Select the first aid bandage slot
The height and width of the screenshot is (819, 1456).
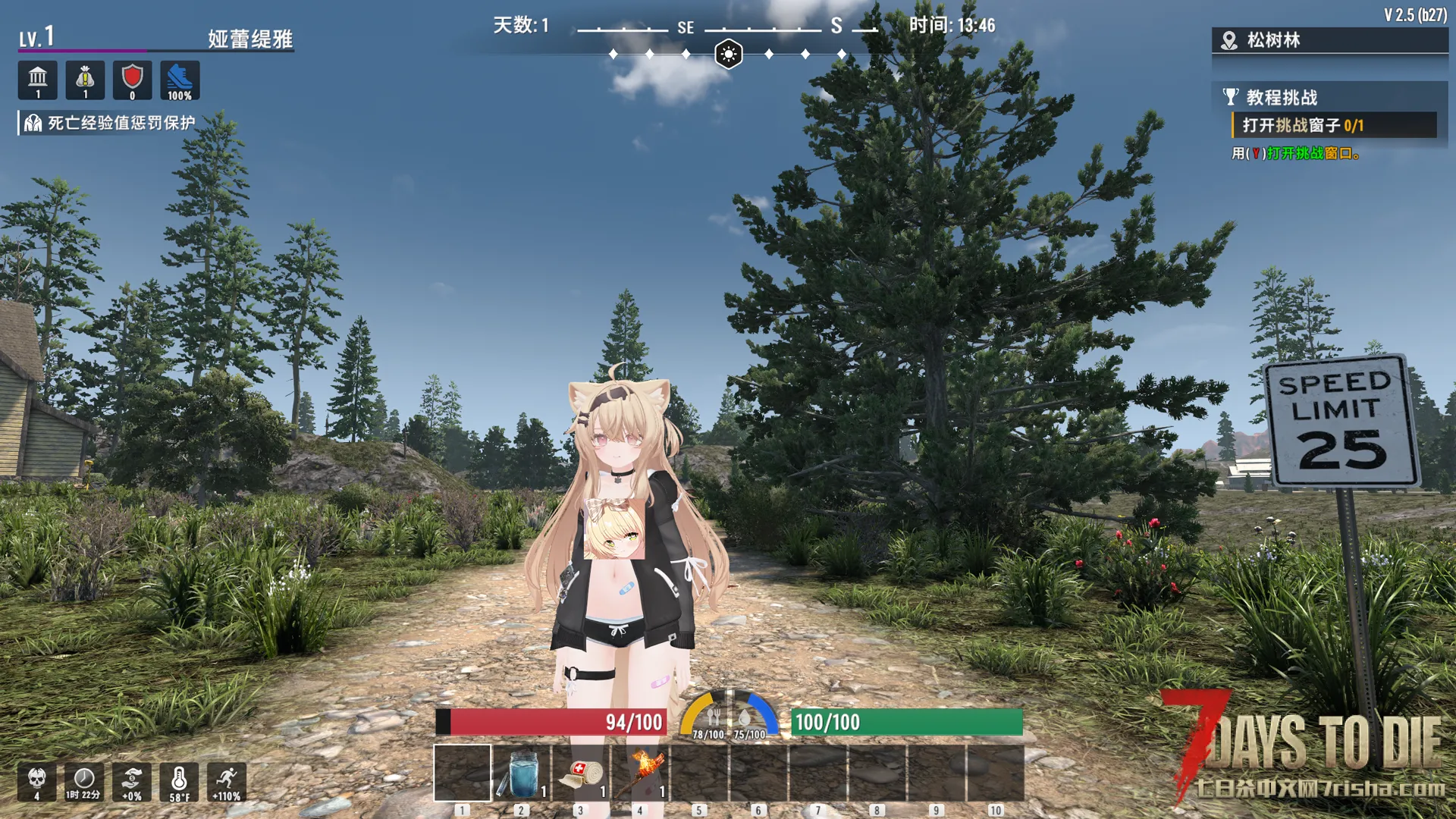pyautogui.click(x=581, y=773)
